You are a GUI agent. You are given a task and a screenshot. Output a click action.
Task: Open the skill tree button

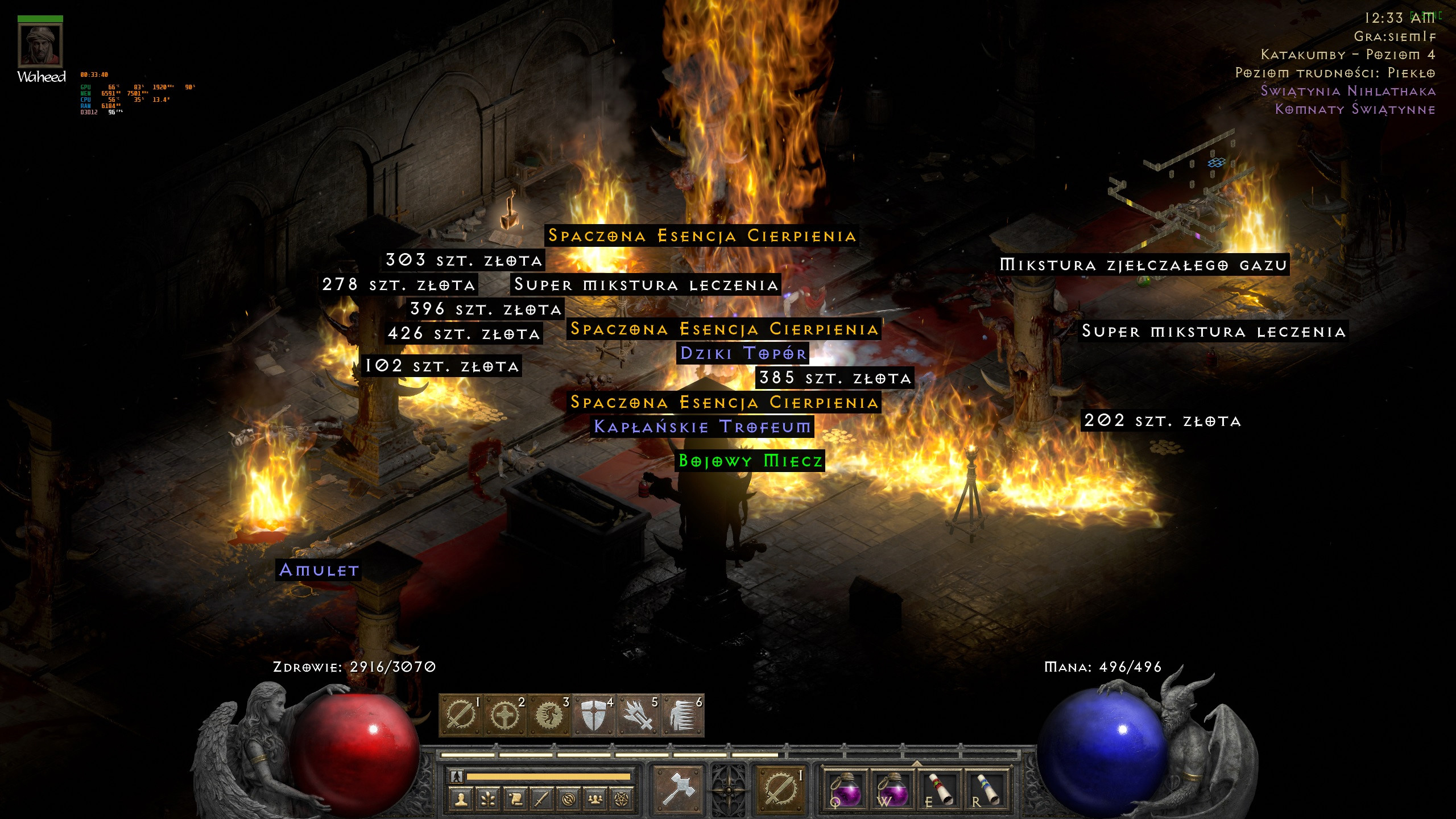click(488, 799)
